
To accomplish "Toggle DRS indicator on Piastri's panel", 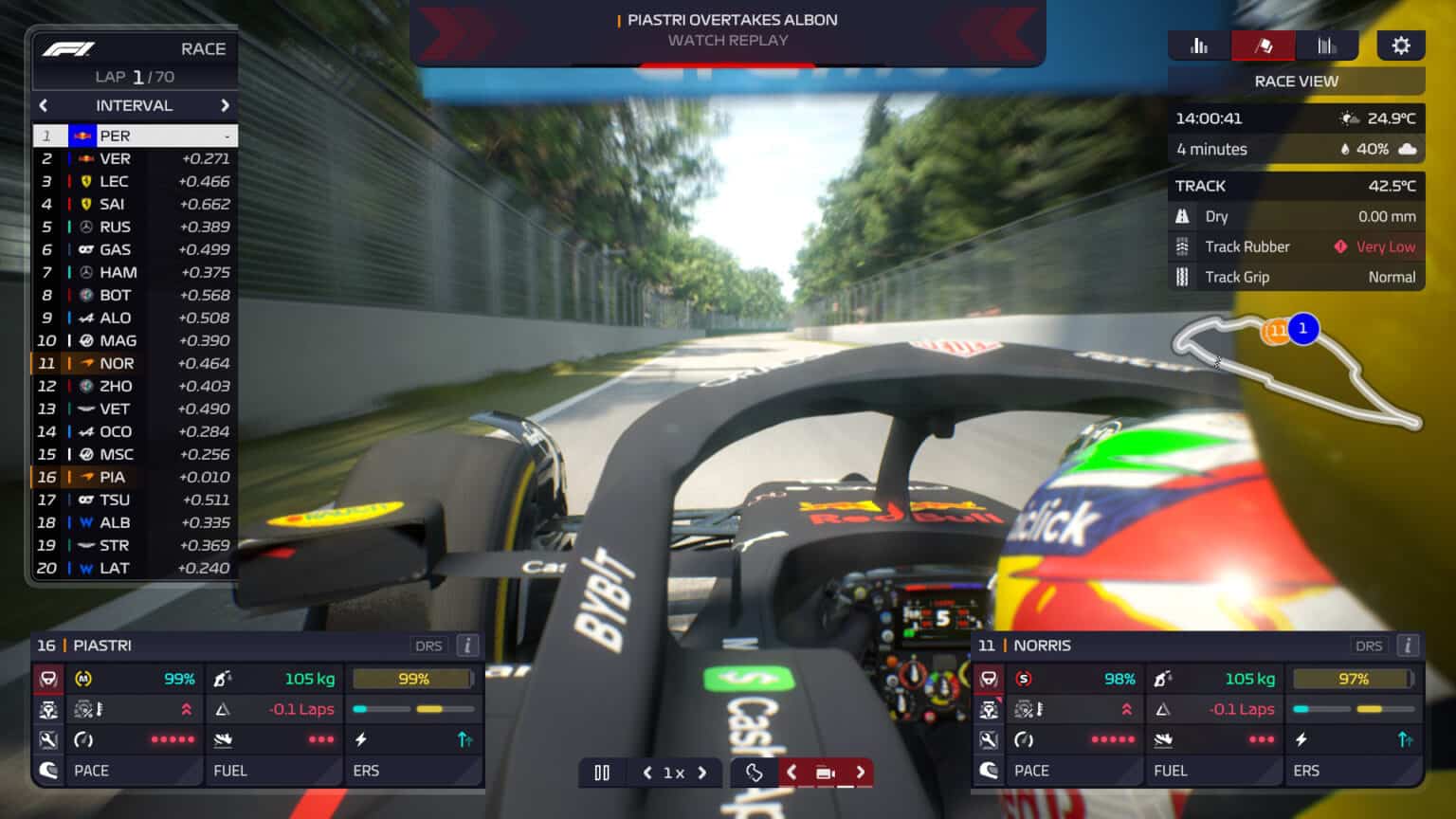I will pos(429,646).
